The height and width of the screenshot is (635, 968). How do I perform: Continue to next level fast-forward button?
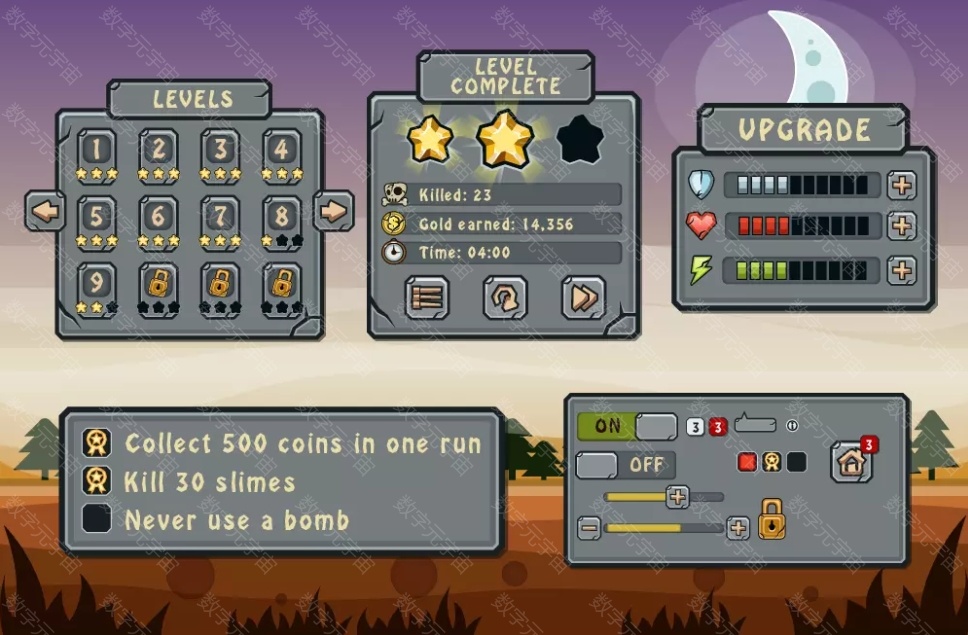point(583,297)
